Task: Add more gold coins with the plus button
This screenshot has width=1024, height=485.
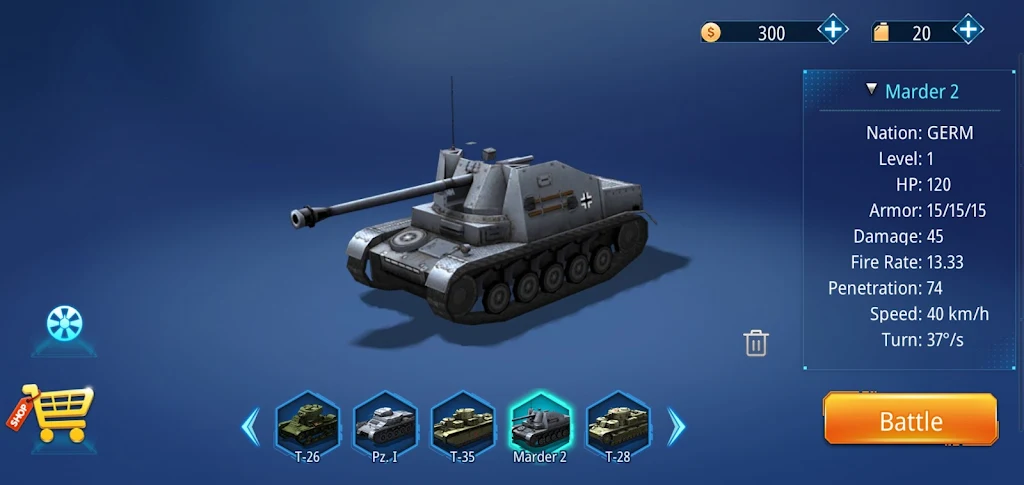Action: [833, 30]
